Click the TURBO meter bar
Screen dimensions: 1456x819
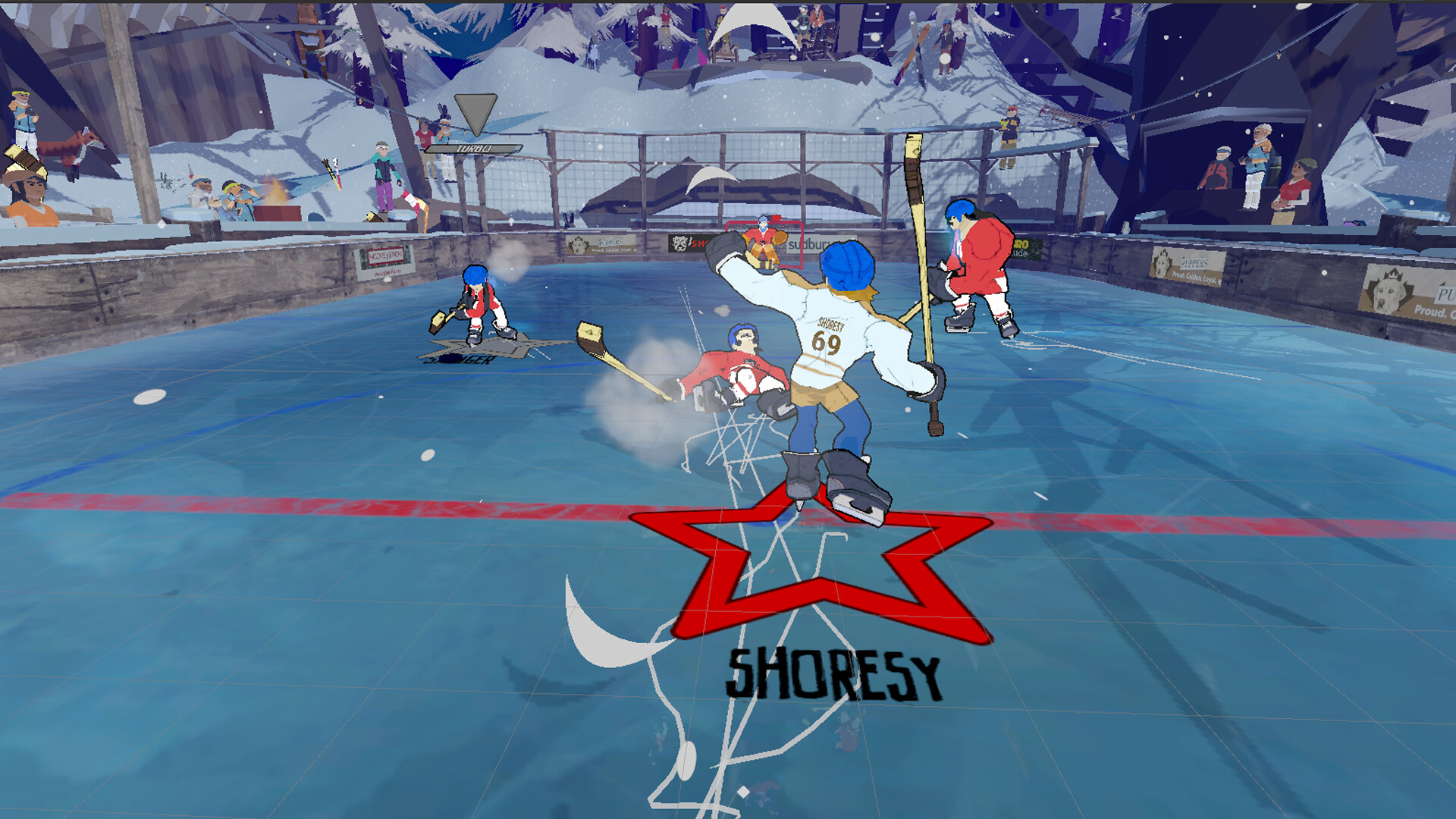(474, 148)
